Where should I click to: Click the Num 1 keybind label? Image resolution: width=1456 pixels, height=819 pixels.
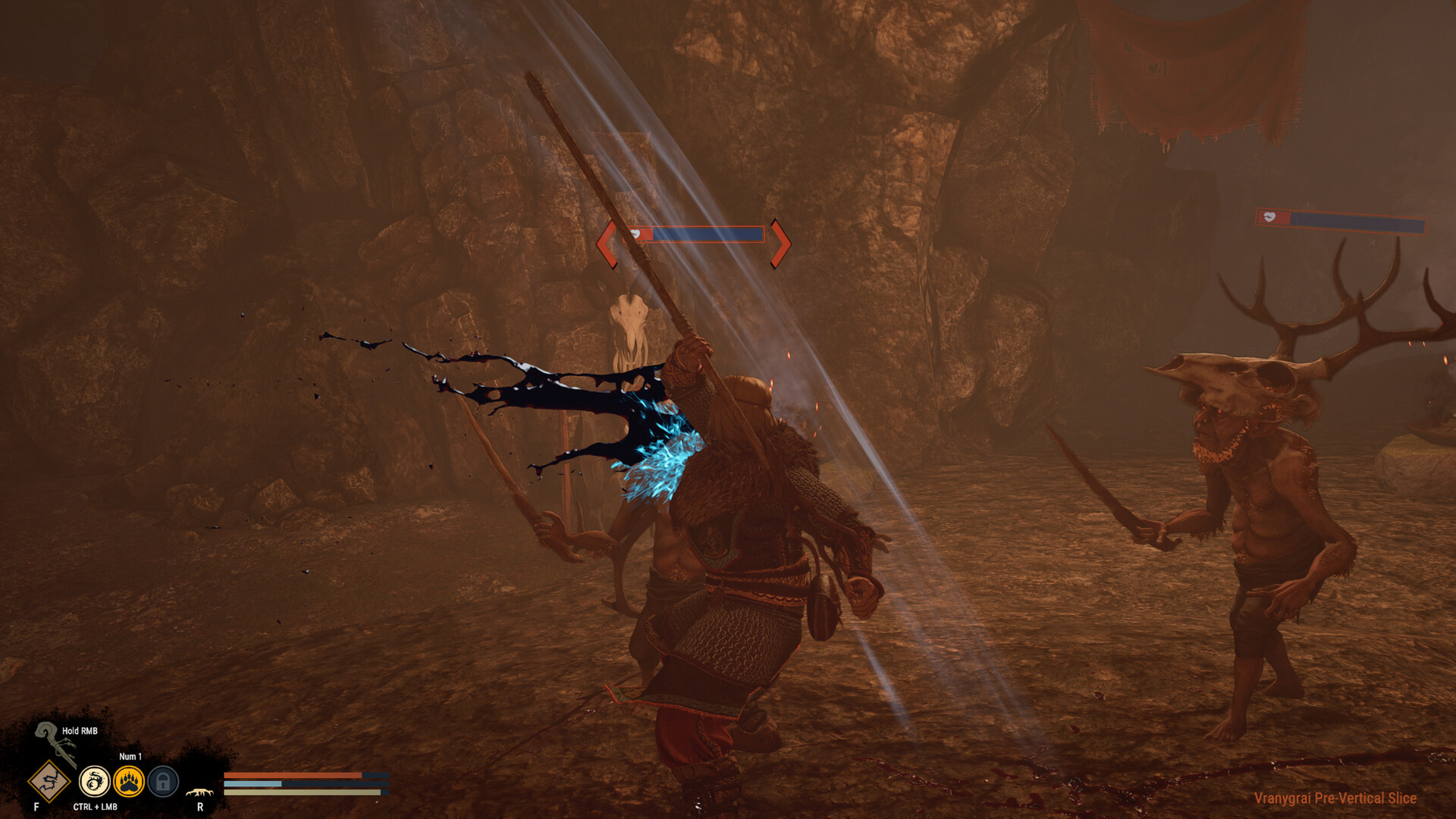(x=130, y=756)
